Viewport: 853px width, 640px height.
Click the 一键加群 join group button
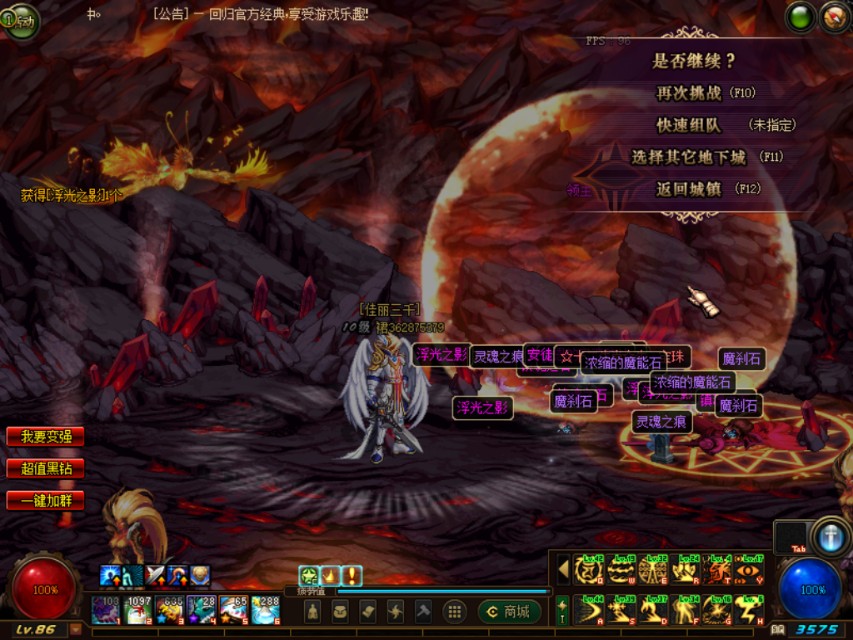click(x=45, y=500)
